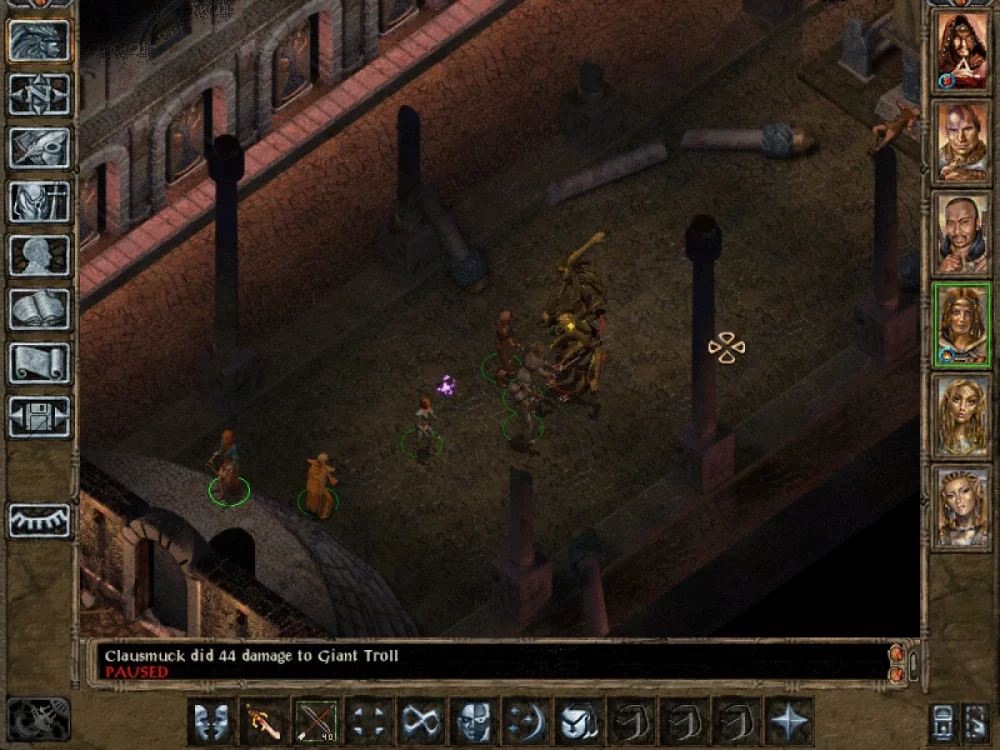
Task: Open the options menu with the floppy disk icon
Action: 40,416
